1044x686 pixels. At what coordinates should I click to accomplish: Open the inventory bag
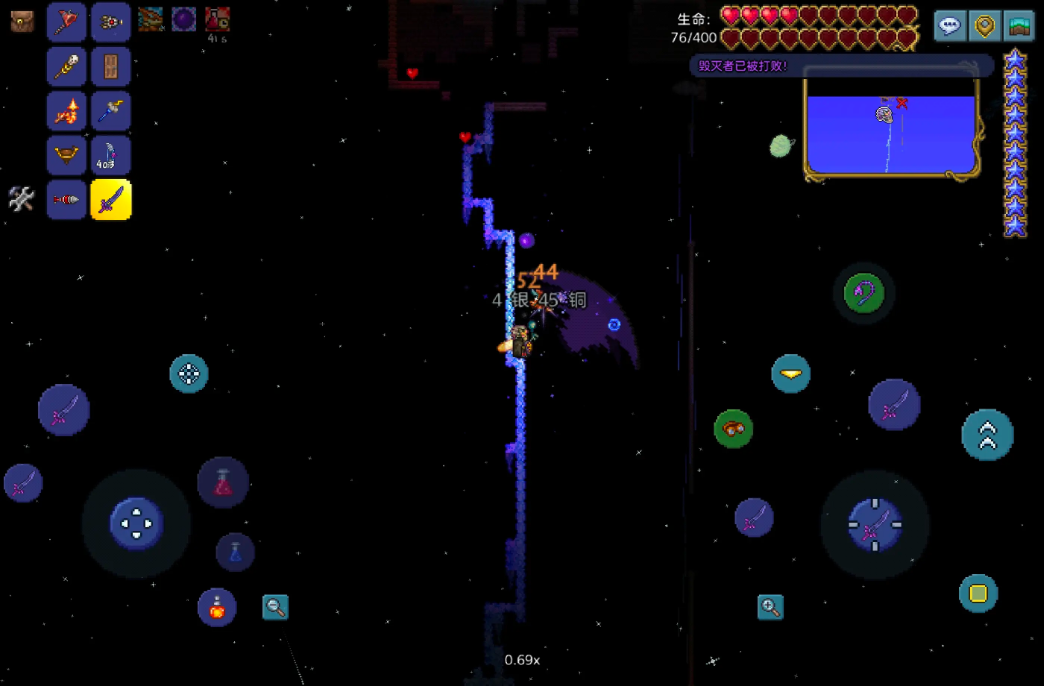coord(22,21)
